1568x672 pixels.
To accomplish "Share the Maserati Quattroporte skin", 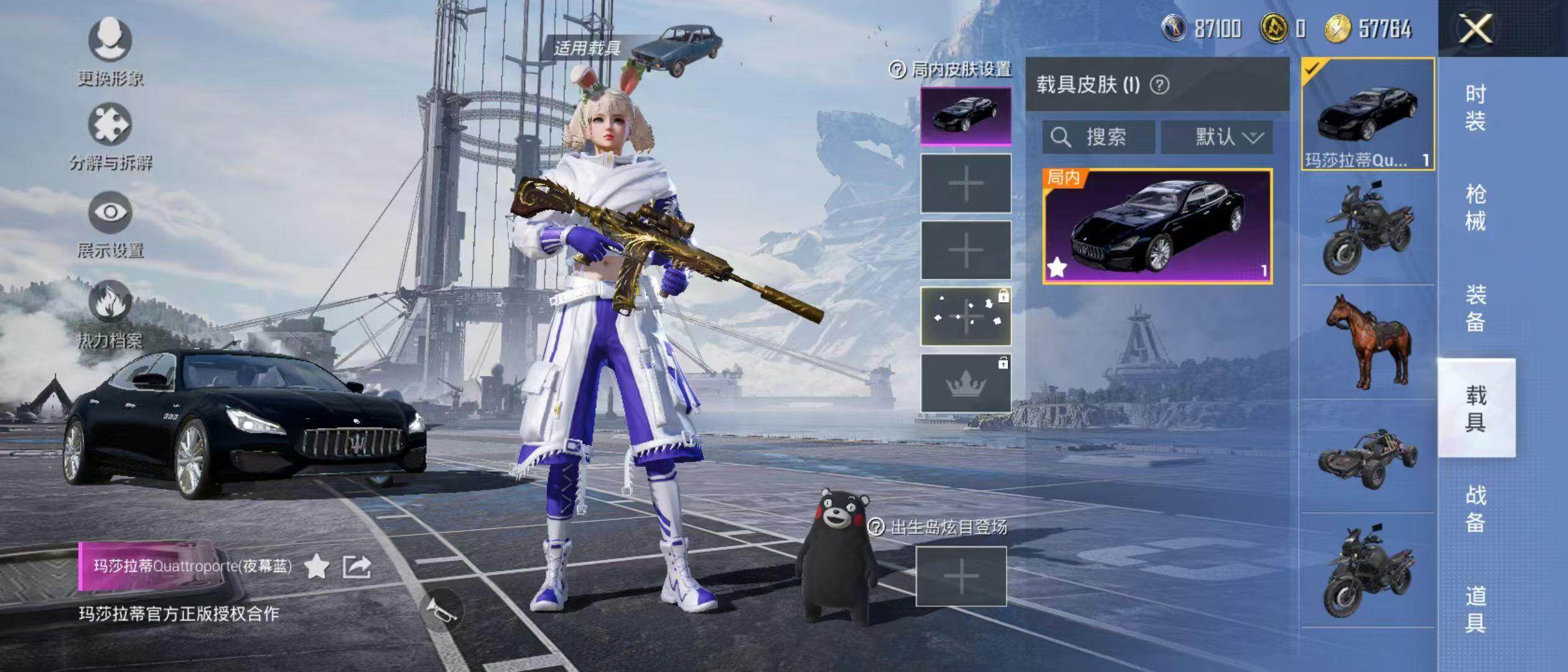I will click(x=357, y=567).
